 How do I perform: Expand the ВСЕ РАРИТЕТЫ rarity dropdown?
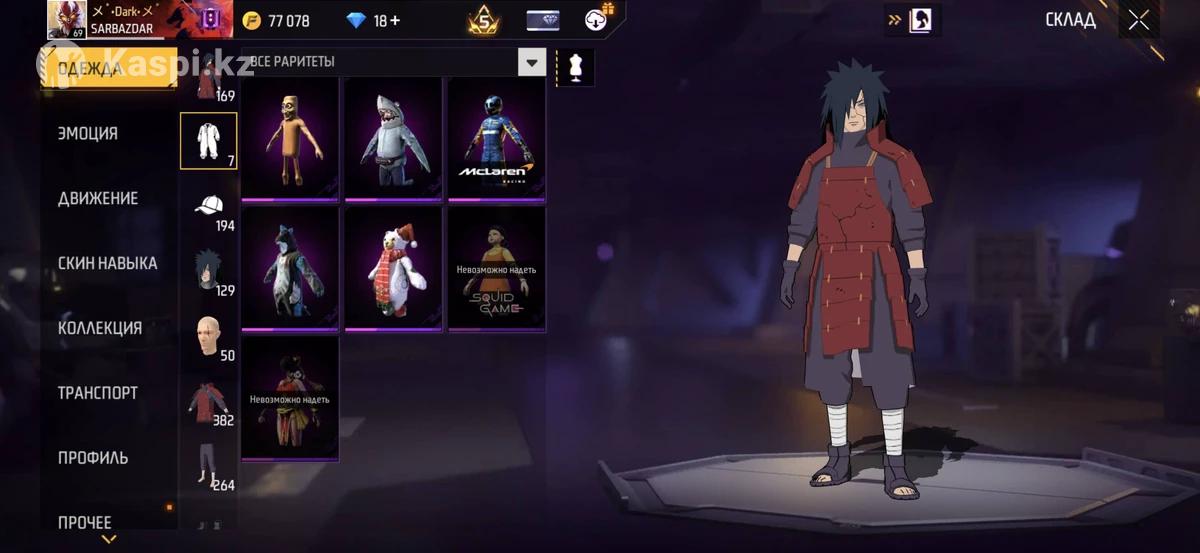pos(532,63)
